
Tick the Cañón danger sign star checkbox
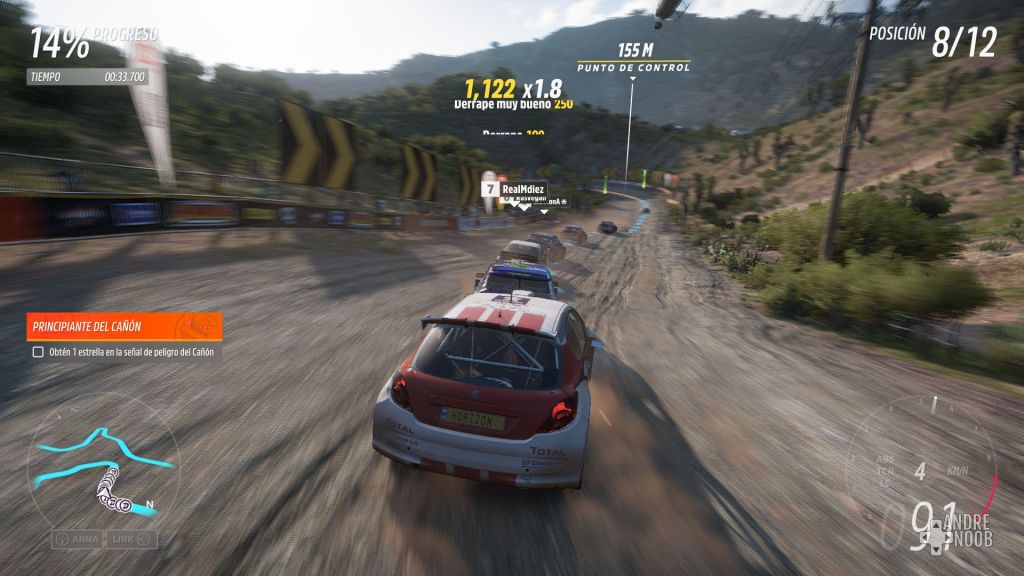click(38, 352)
